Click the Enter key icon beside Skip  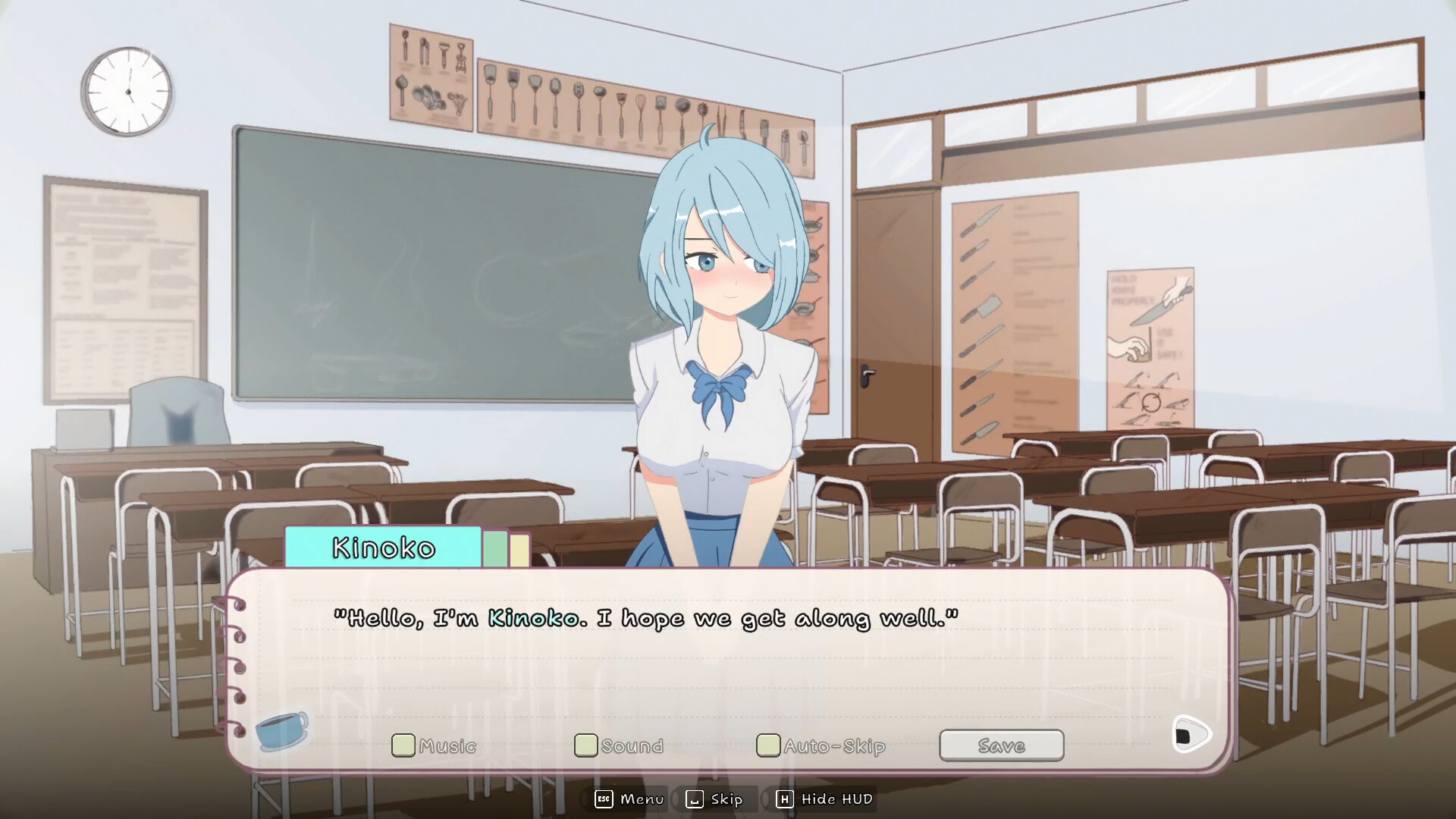(x=694, y=799)
